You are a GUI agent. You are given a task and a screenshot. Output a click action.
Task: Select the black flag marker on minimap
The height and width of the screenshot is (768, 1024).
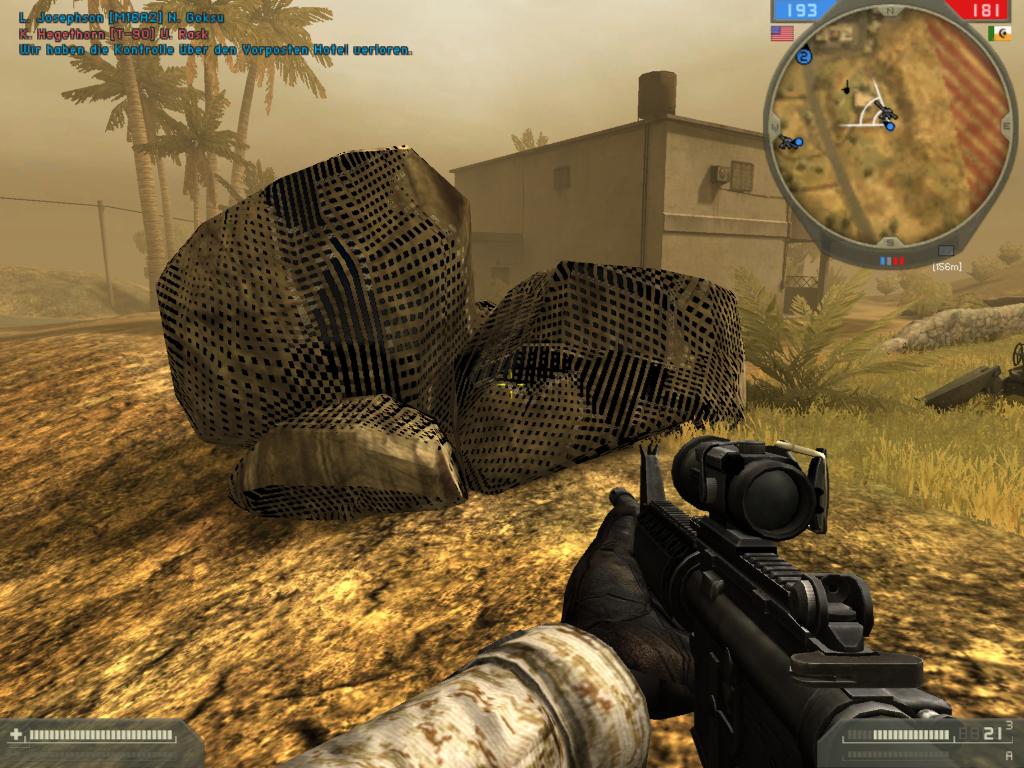click(846, 87)
